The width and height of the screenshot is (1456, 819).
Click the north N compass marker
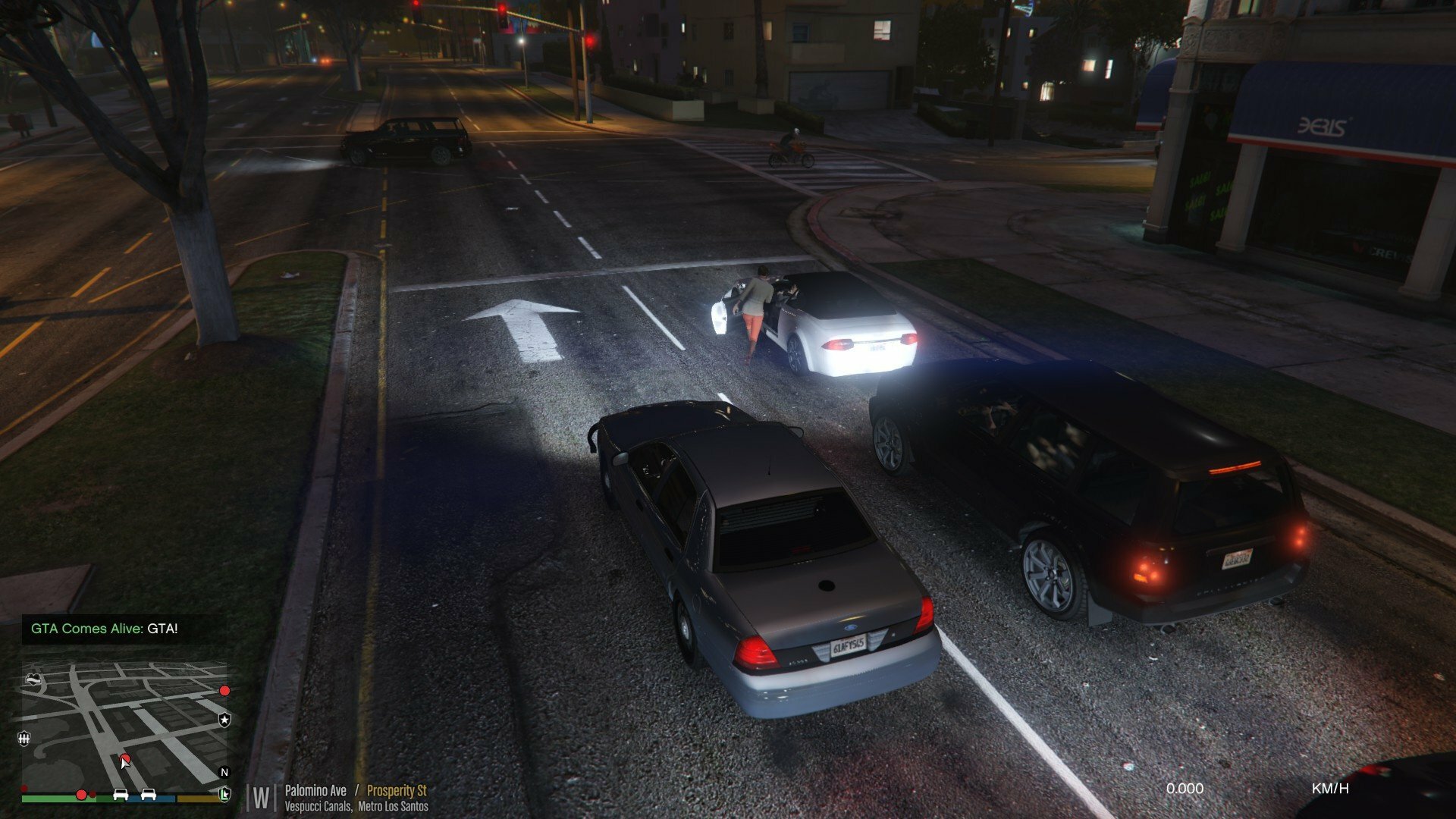tap(224, 773)
